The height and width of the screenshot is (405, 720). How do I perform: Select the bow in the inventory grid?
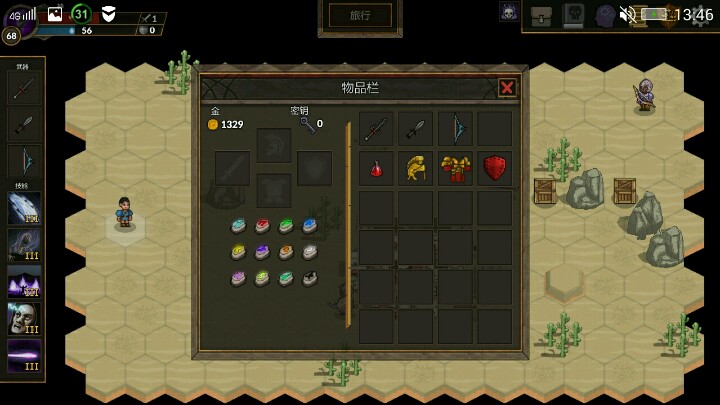click(456, 128)
